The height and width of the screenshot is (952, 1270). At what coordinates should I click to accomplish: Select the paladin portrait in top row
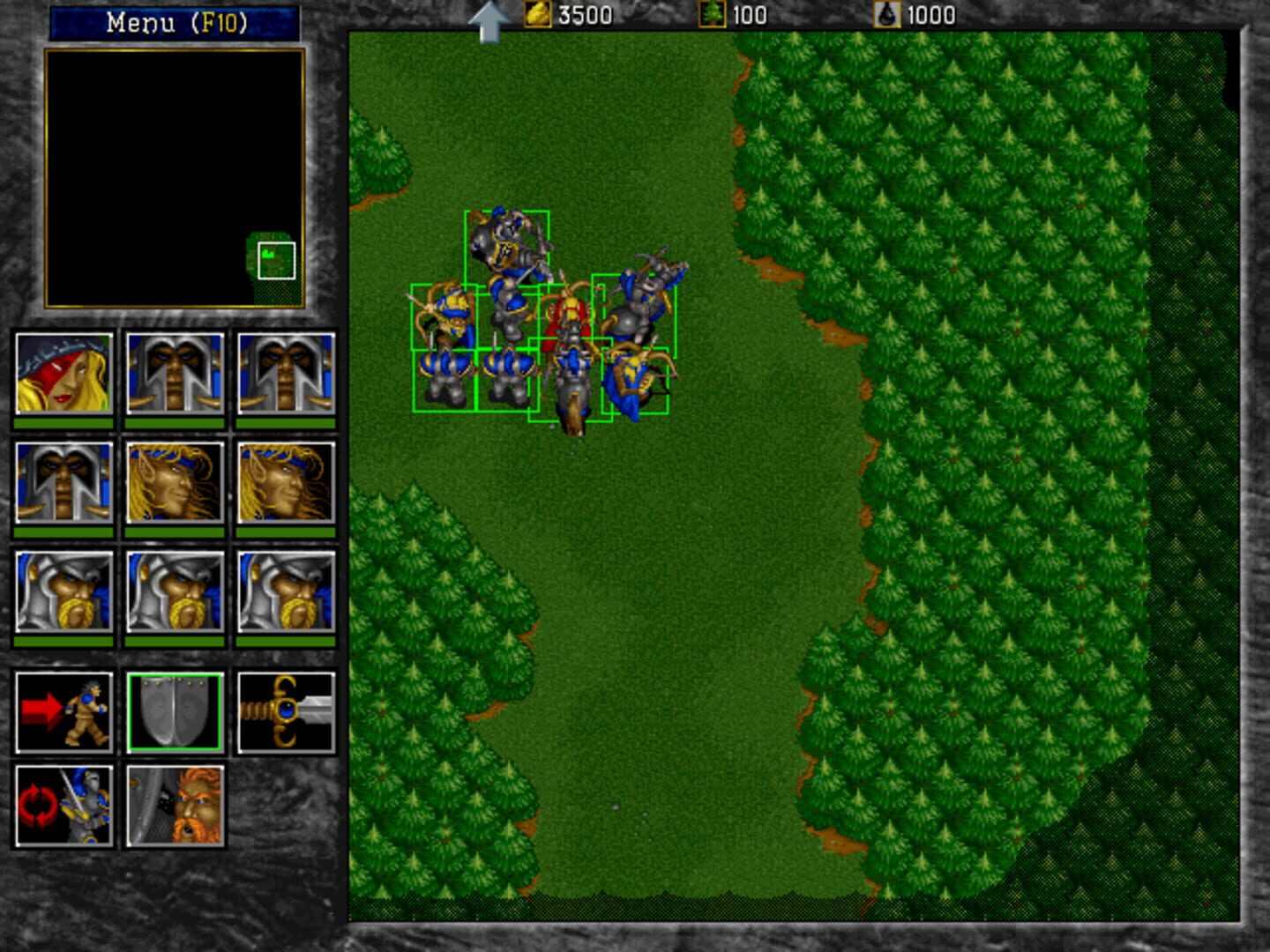[x=175, y=375]
